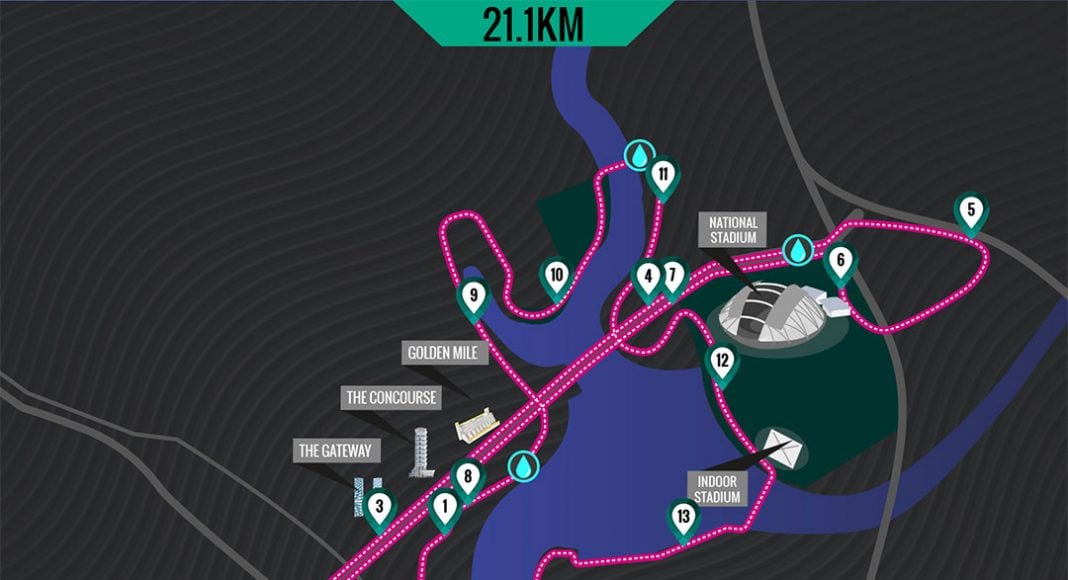Choose map pin number 9
Viewport: 1068px width, 580px height.
[474, 297]
